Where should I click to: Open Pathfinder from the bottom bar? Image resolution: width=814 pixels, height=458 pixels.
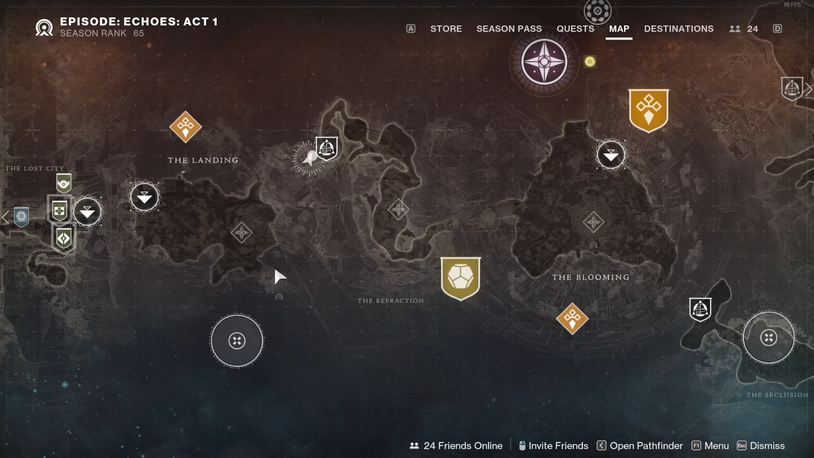(x=640, y=446)
